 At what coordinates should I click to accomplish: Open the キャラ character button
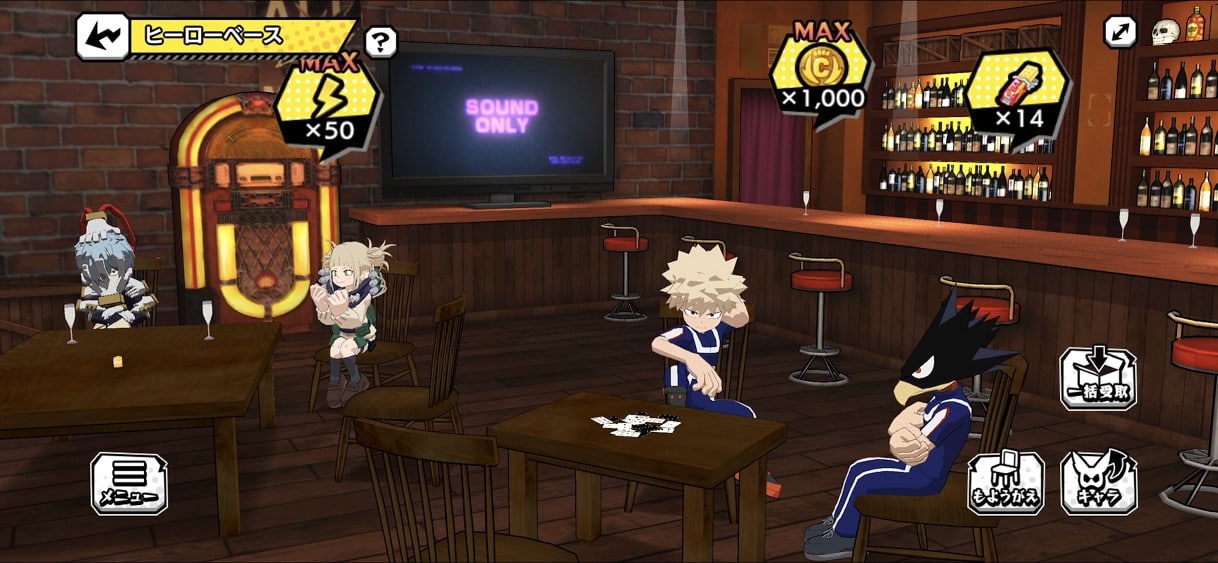coord(1098,483)
